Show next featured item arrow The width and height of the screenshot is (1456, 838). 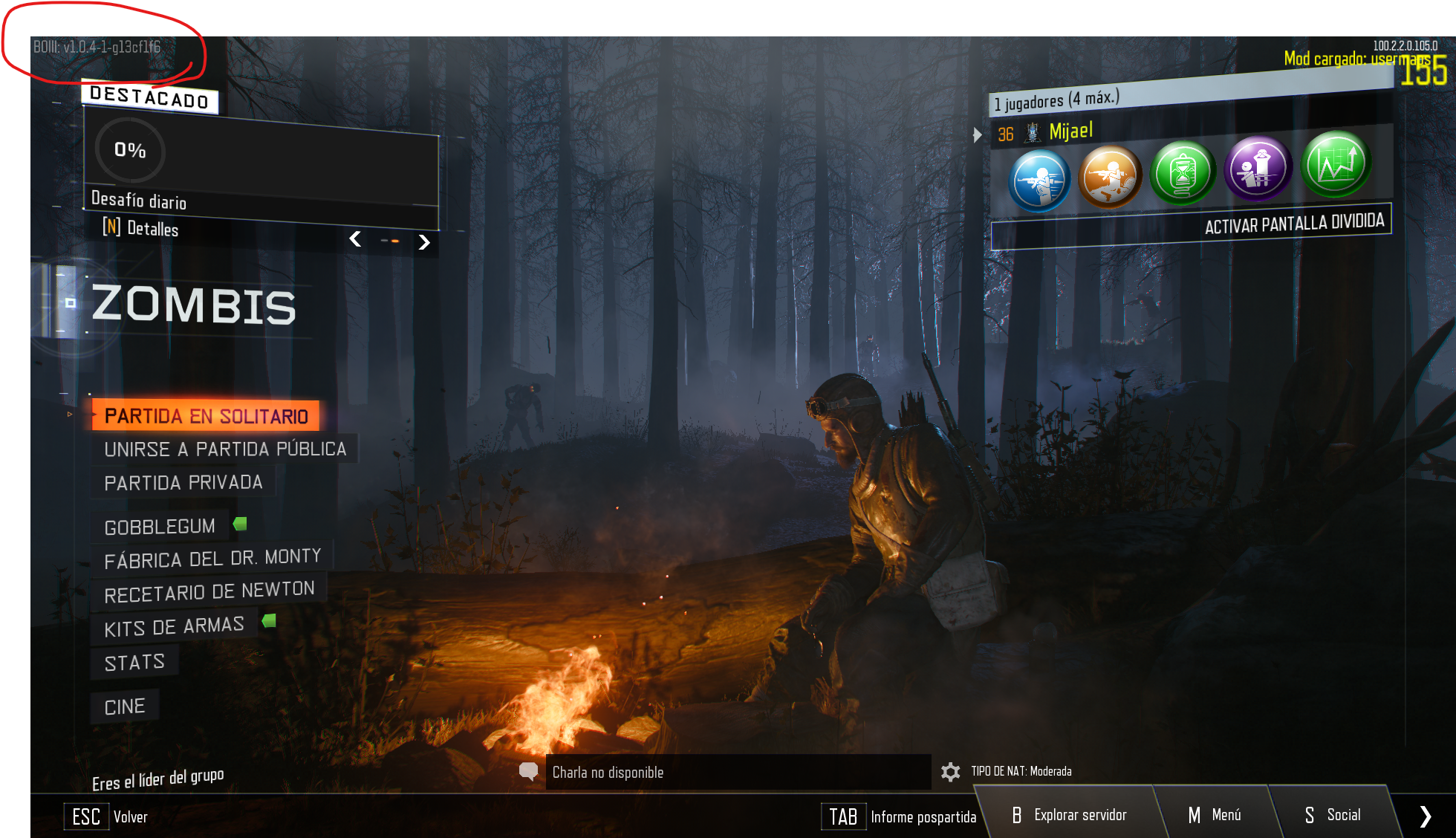click(x=424, y=242)
